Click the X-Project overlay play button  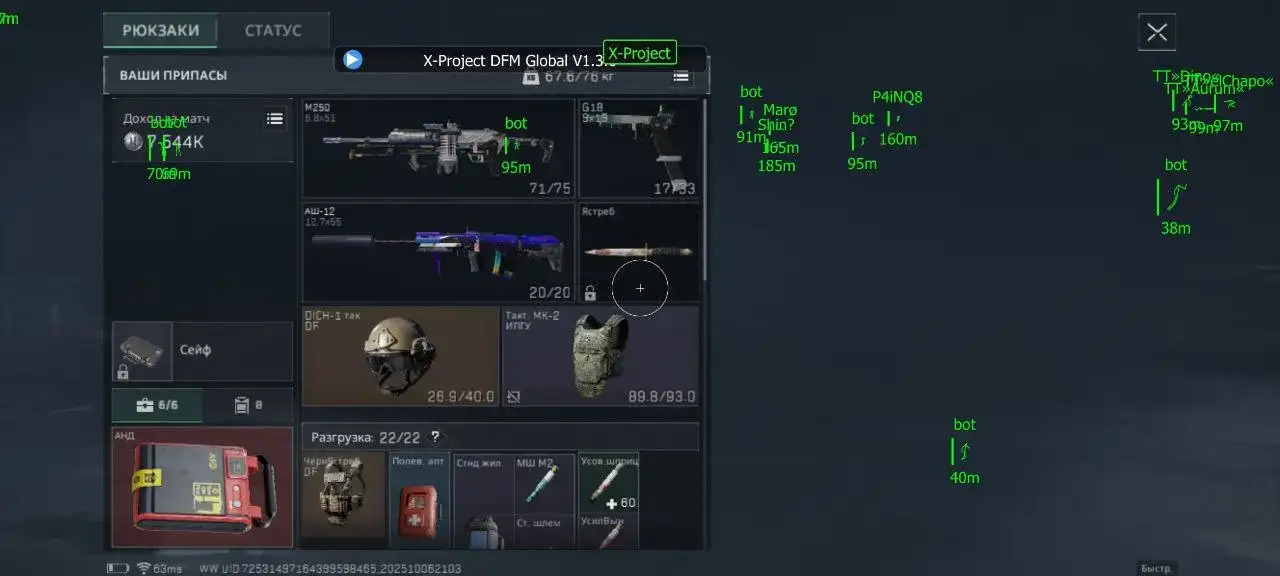click(352, 60)
